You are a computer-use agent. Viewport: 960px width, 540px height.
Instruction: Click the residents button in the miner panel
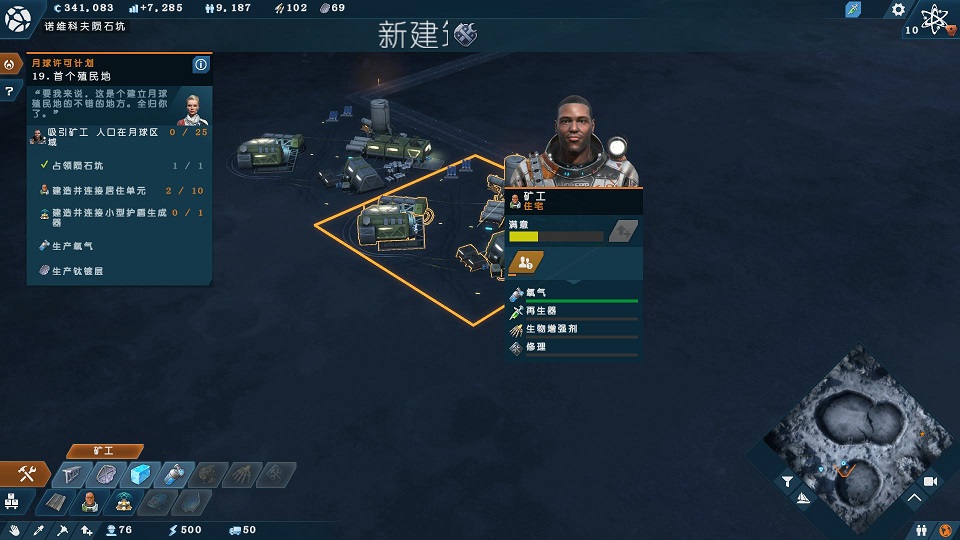click(x=525, y=263)
